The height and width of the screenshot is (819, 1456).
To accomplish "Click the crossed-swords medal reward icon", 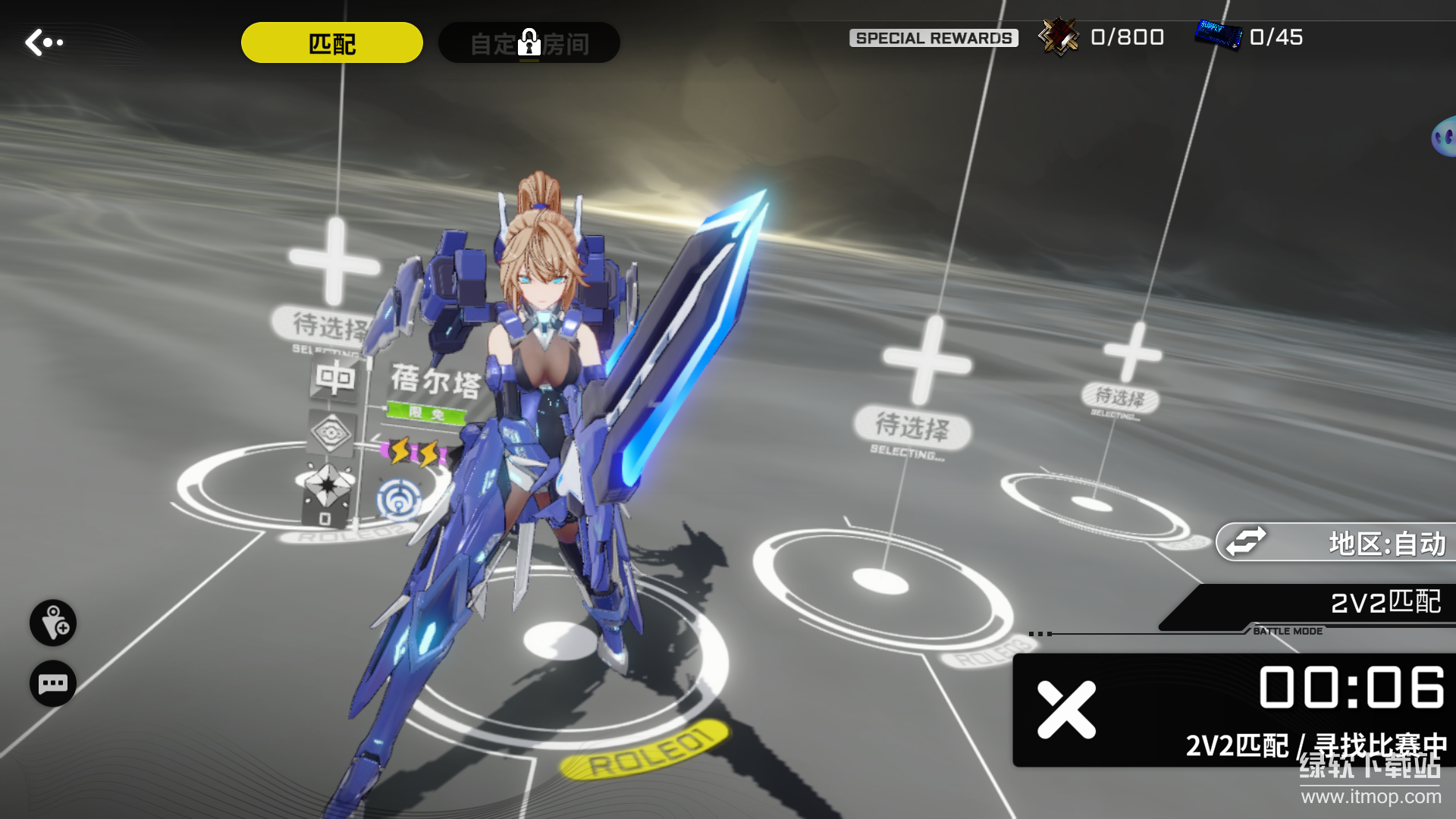I will [1059, 36].
